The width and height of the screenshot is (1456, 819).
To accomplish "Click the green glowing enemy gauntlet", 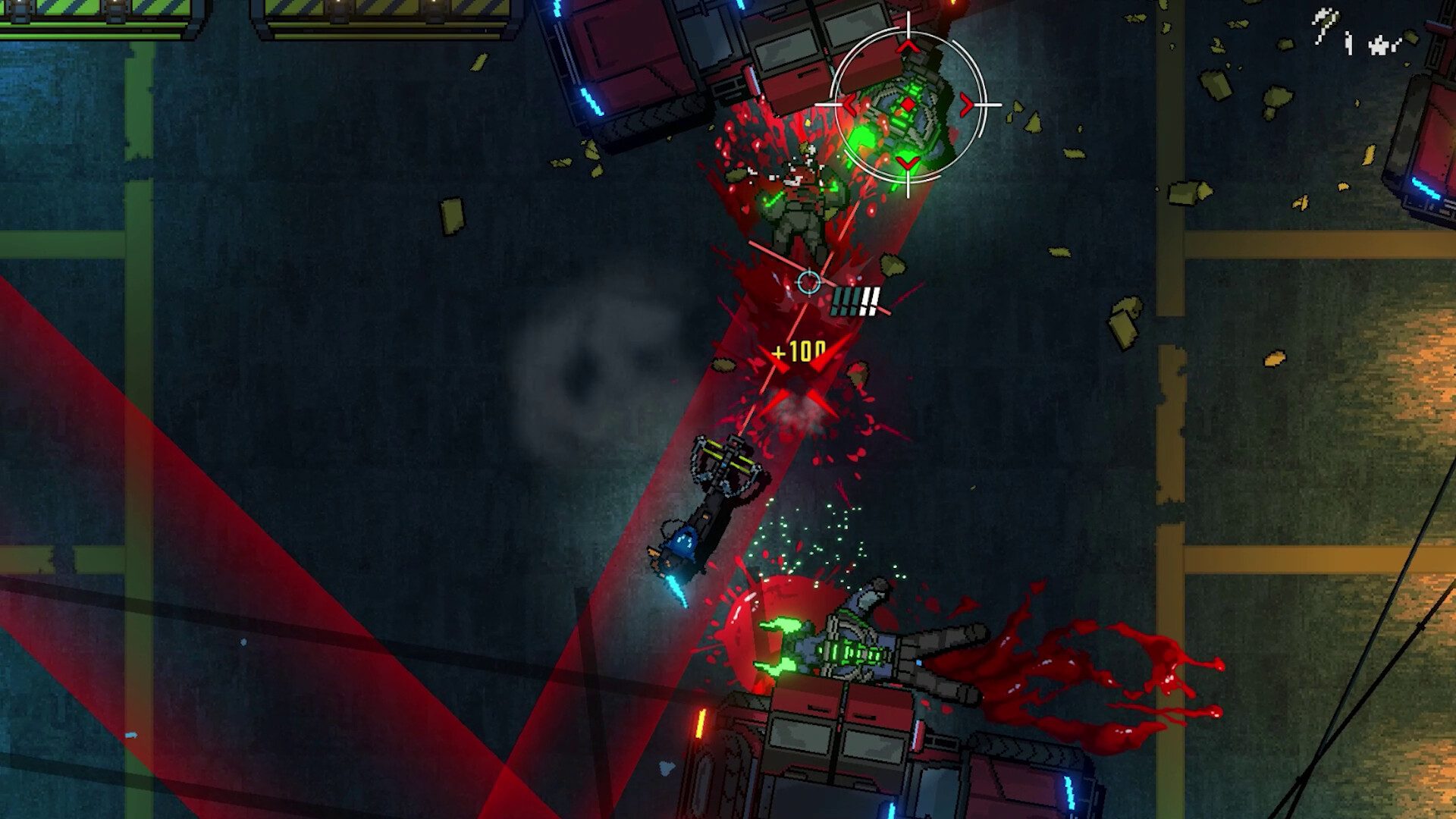I will (863, 136).
